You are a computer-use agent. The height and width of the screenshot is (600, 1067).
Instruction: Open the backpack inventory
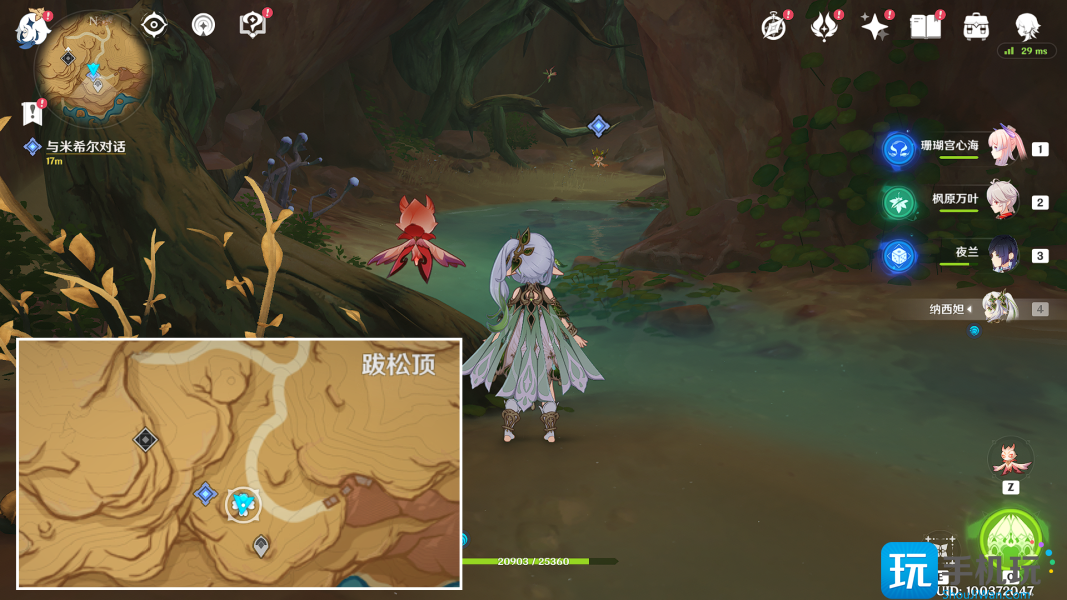(x=976, y=27)
